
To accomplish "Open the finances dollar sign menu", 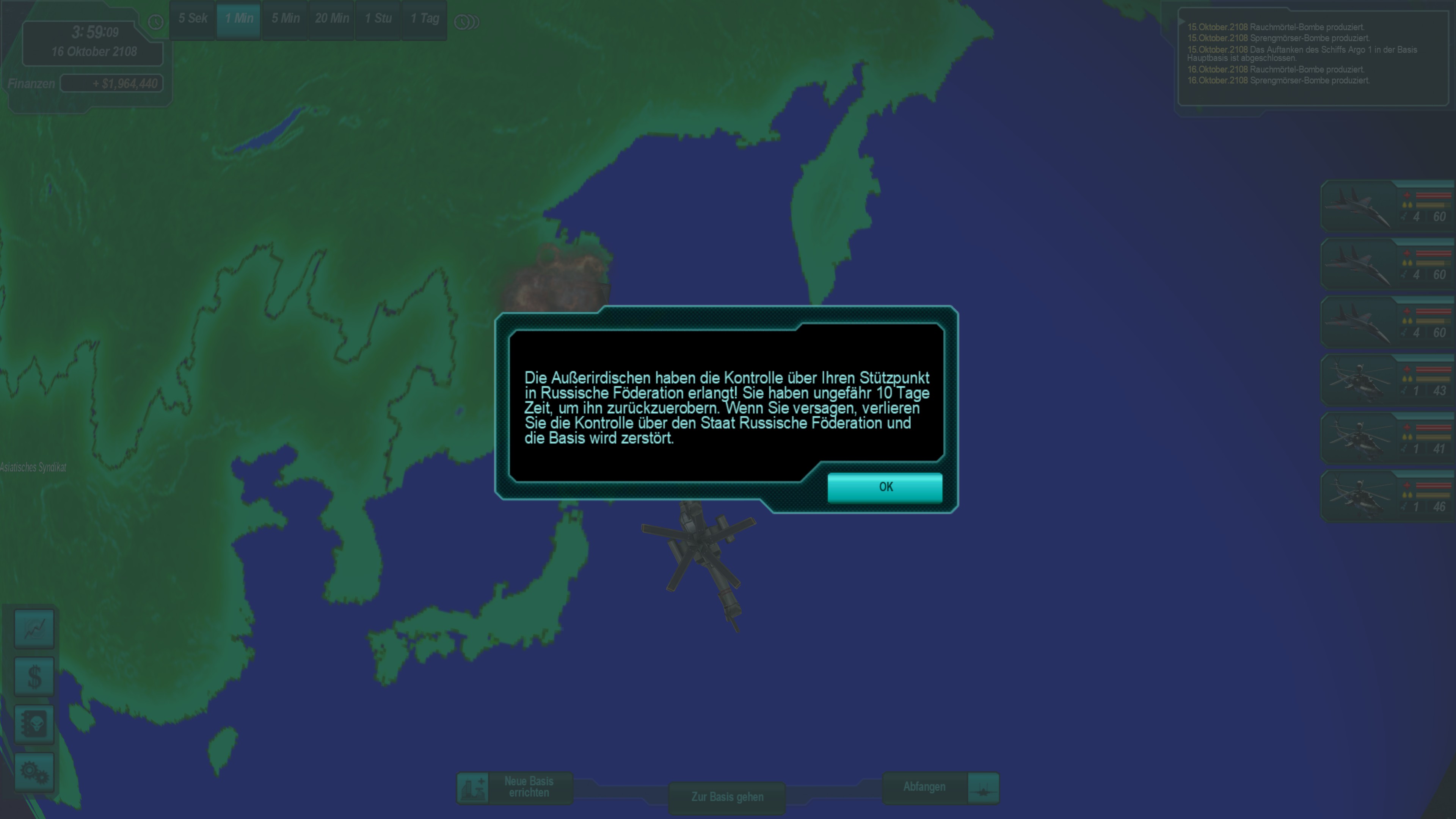I will pos(35,676).
